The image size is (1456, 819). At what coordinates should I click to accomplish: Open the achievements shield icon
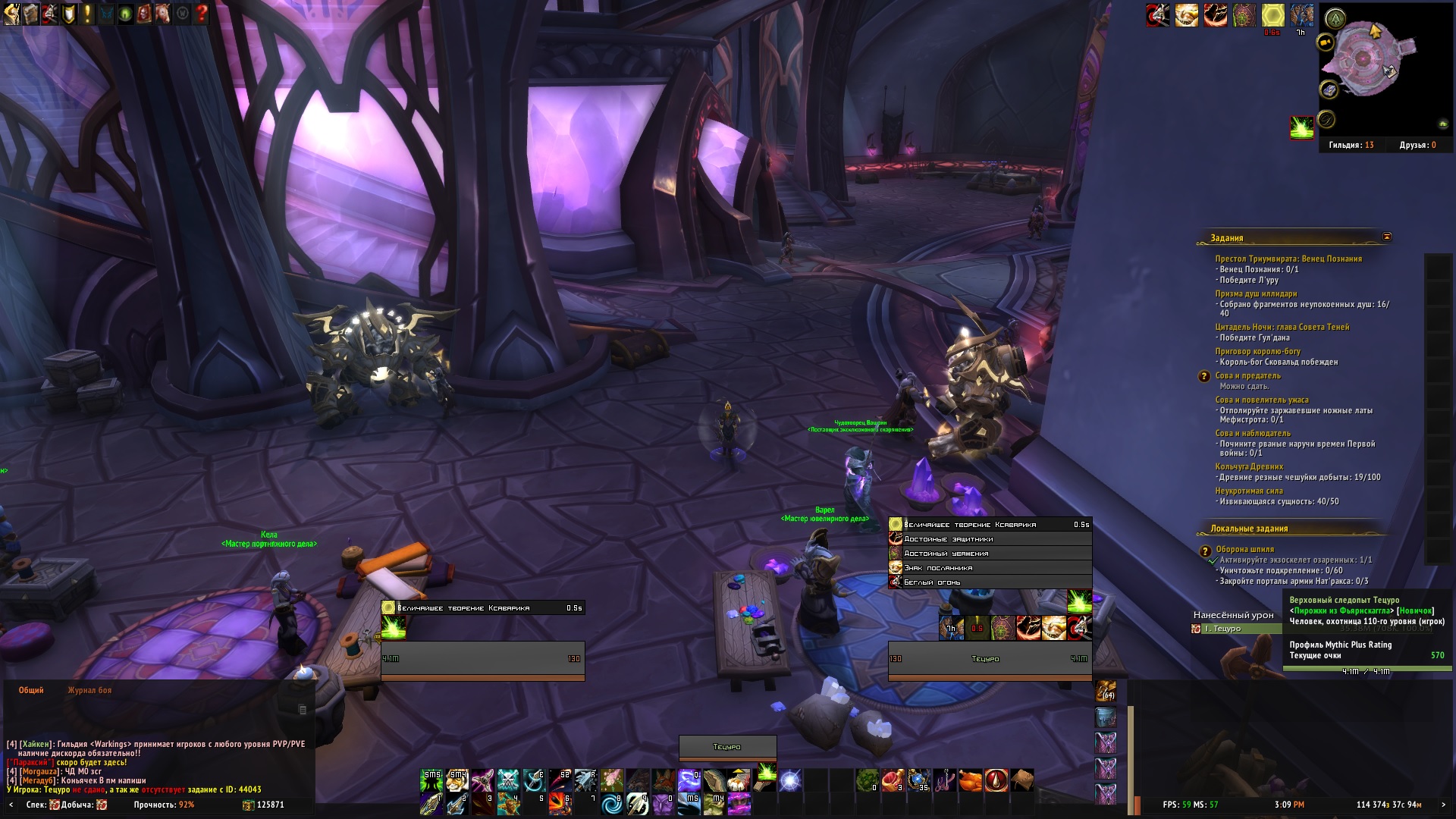[x=68, y=13]
